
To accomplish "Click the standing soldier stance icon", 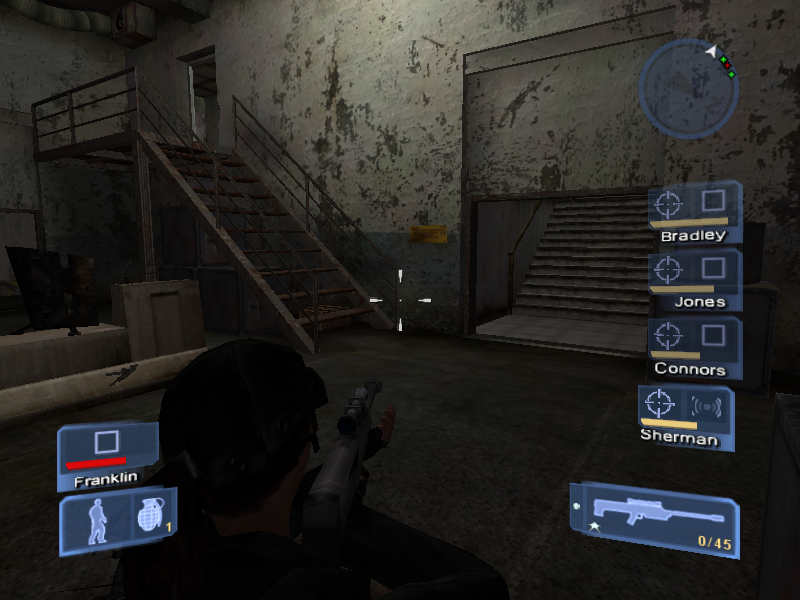I will [x=97, y=520].
